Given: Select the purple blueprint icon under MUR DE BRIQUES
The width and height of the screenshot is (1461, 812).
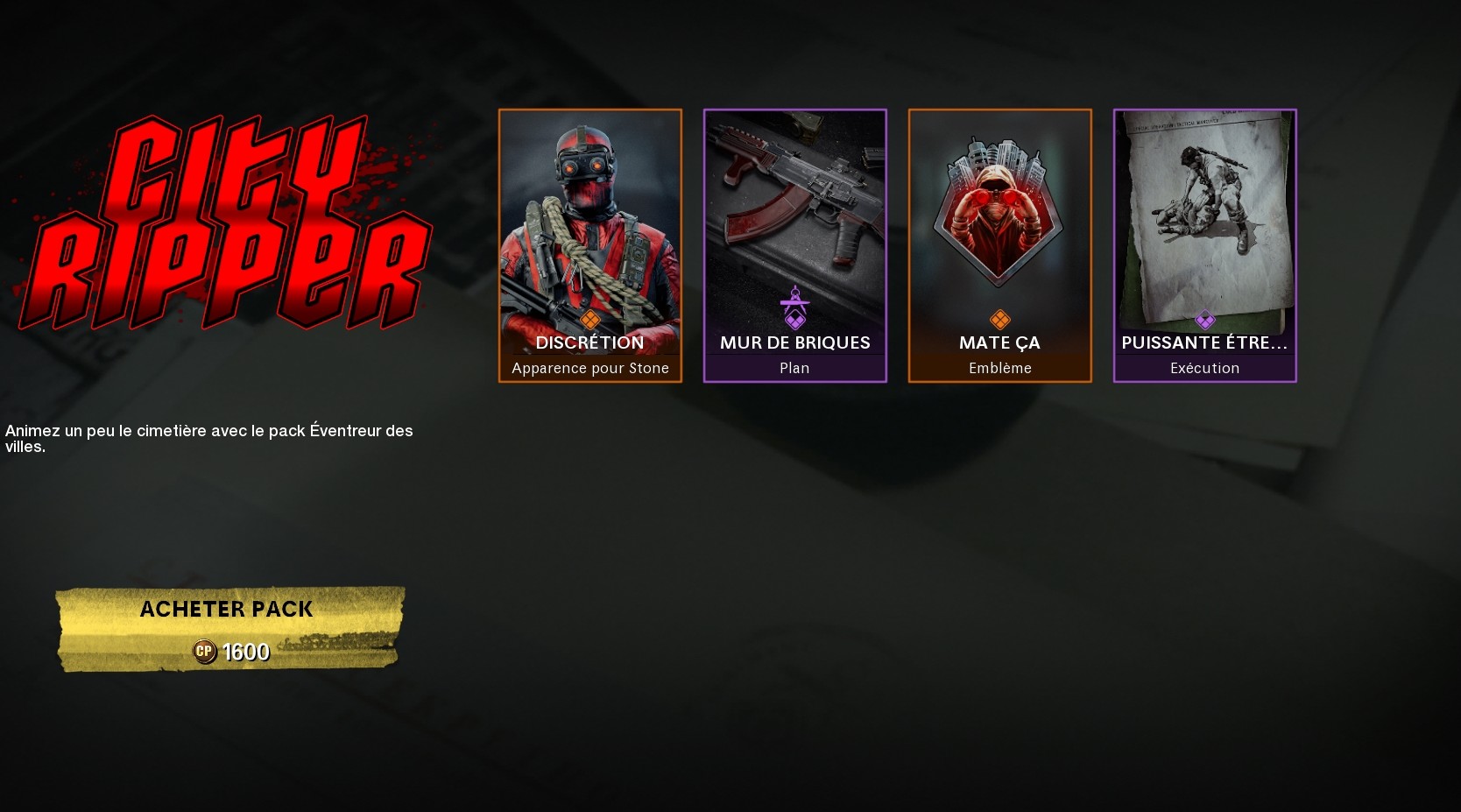Looking at the screenshot, I should point(795,306).
